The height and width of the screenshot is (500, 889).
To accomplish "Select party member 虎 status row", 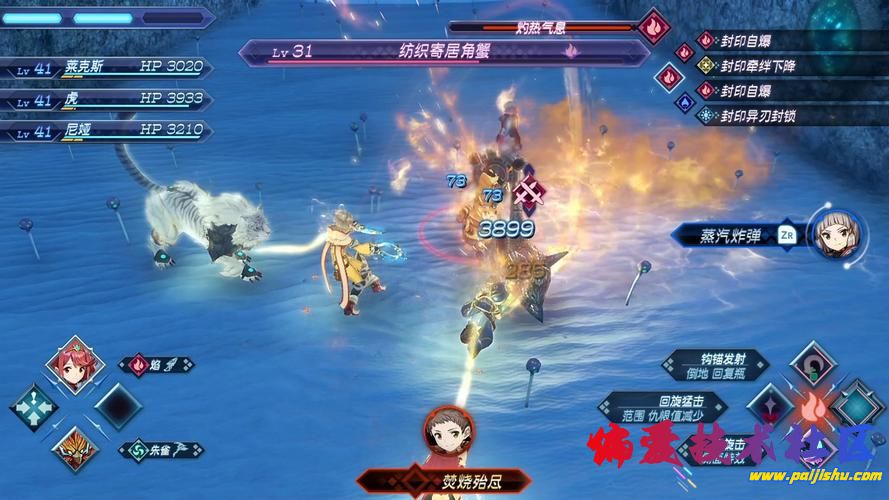I will (110, 99).
